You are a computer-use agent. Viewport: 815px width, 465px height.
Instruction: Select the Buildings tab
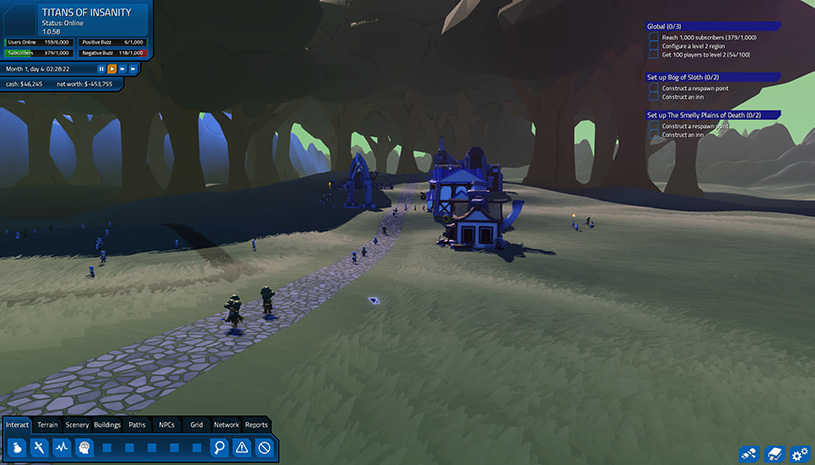click(x=107, y=425)
